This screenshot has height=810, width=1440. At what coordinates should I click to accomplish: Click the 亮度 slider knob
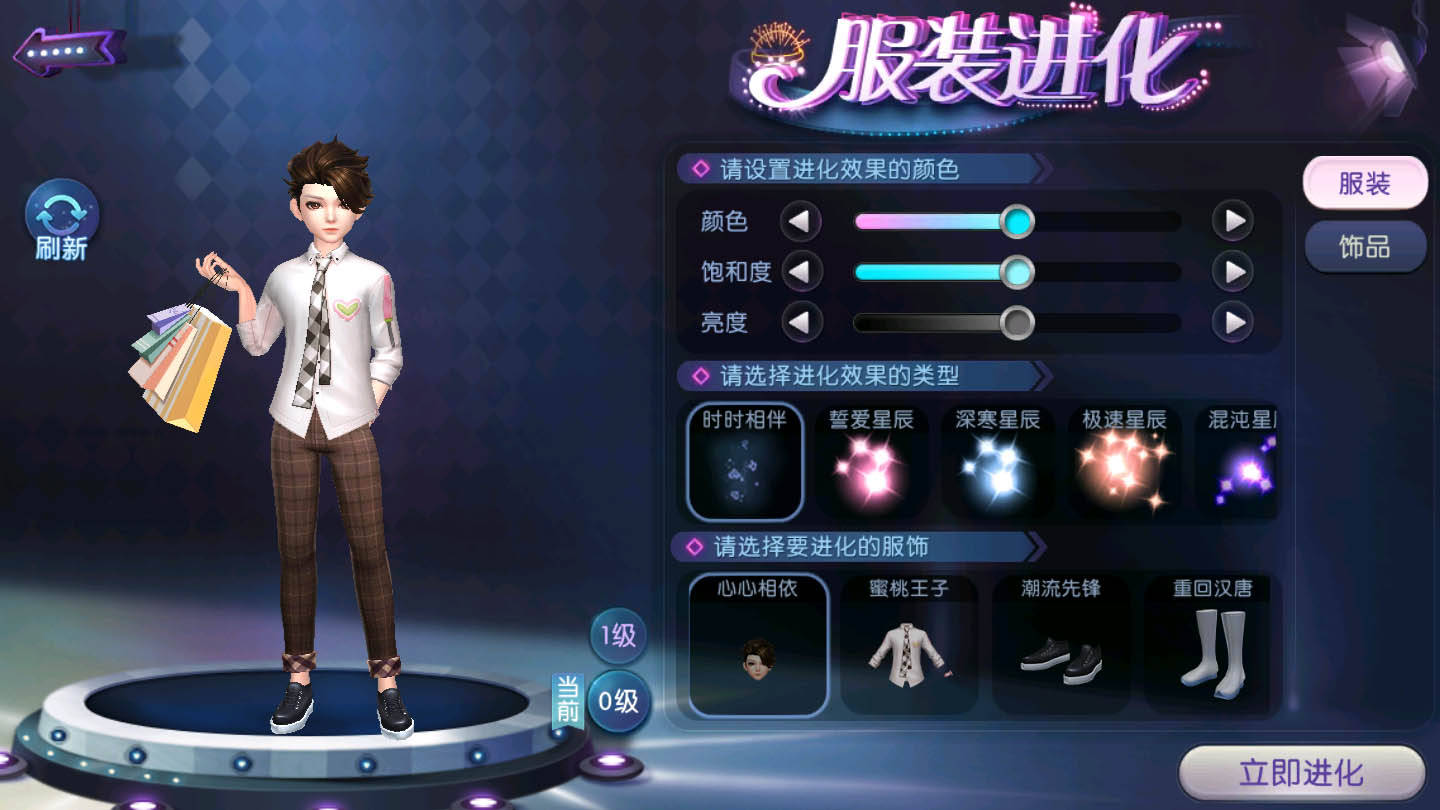(x=1017, y=322)
